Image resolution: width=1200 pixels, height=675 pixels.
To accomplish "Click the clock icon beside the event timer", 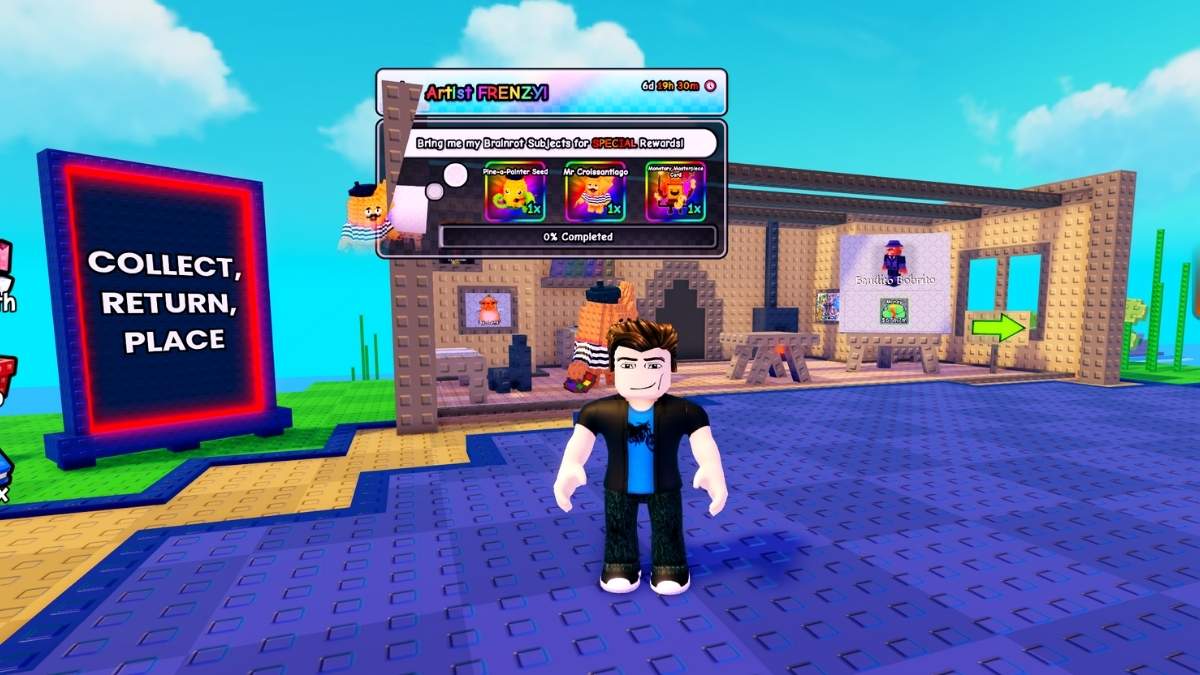I will click(x=710, y=86).
